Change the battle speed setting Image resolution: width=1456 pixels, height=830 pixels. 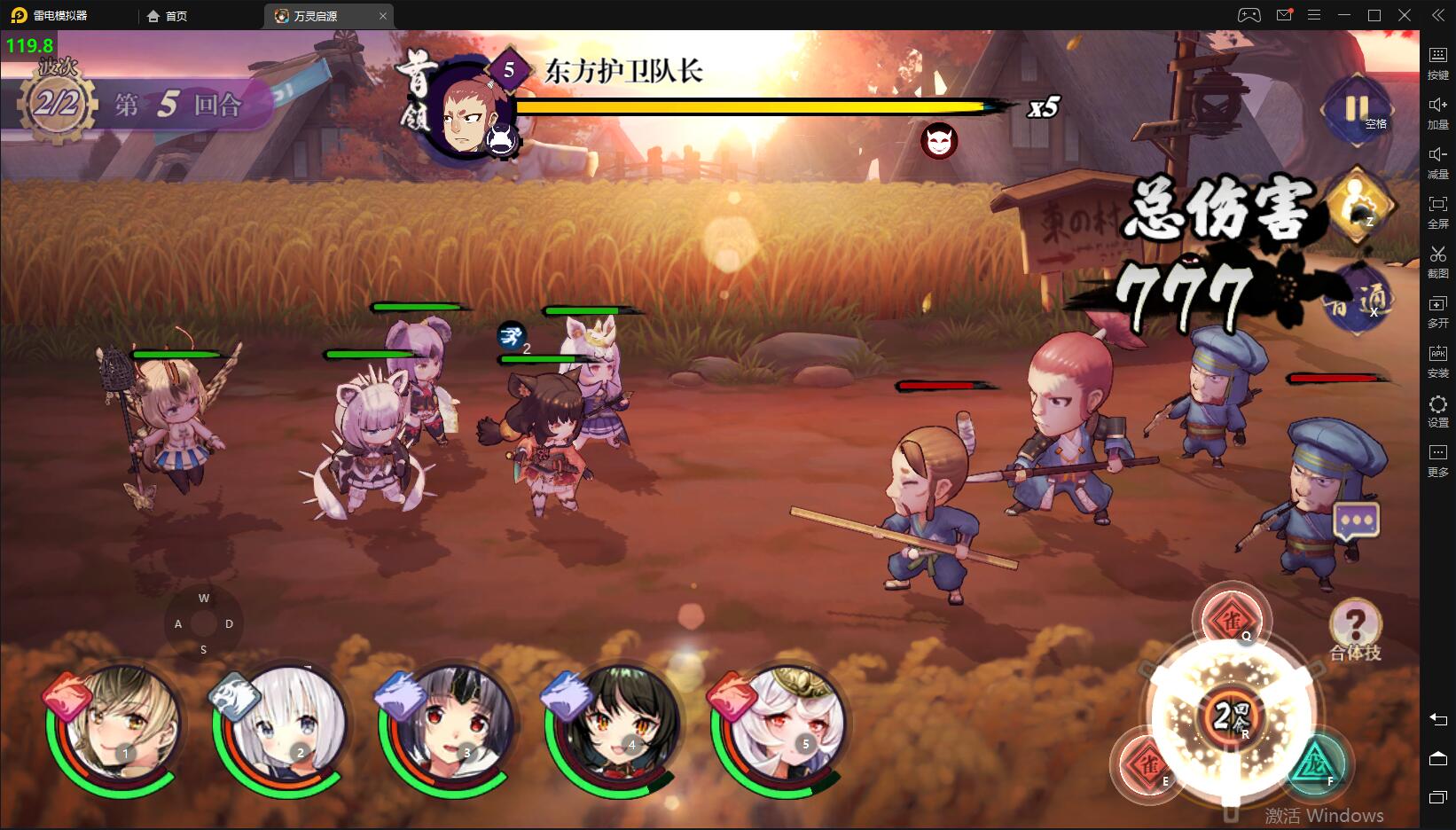pos(1359,299)
